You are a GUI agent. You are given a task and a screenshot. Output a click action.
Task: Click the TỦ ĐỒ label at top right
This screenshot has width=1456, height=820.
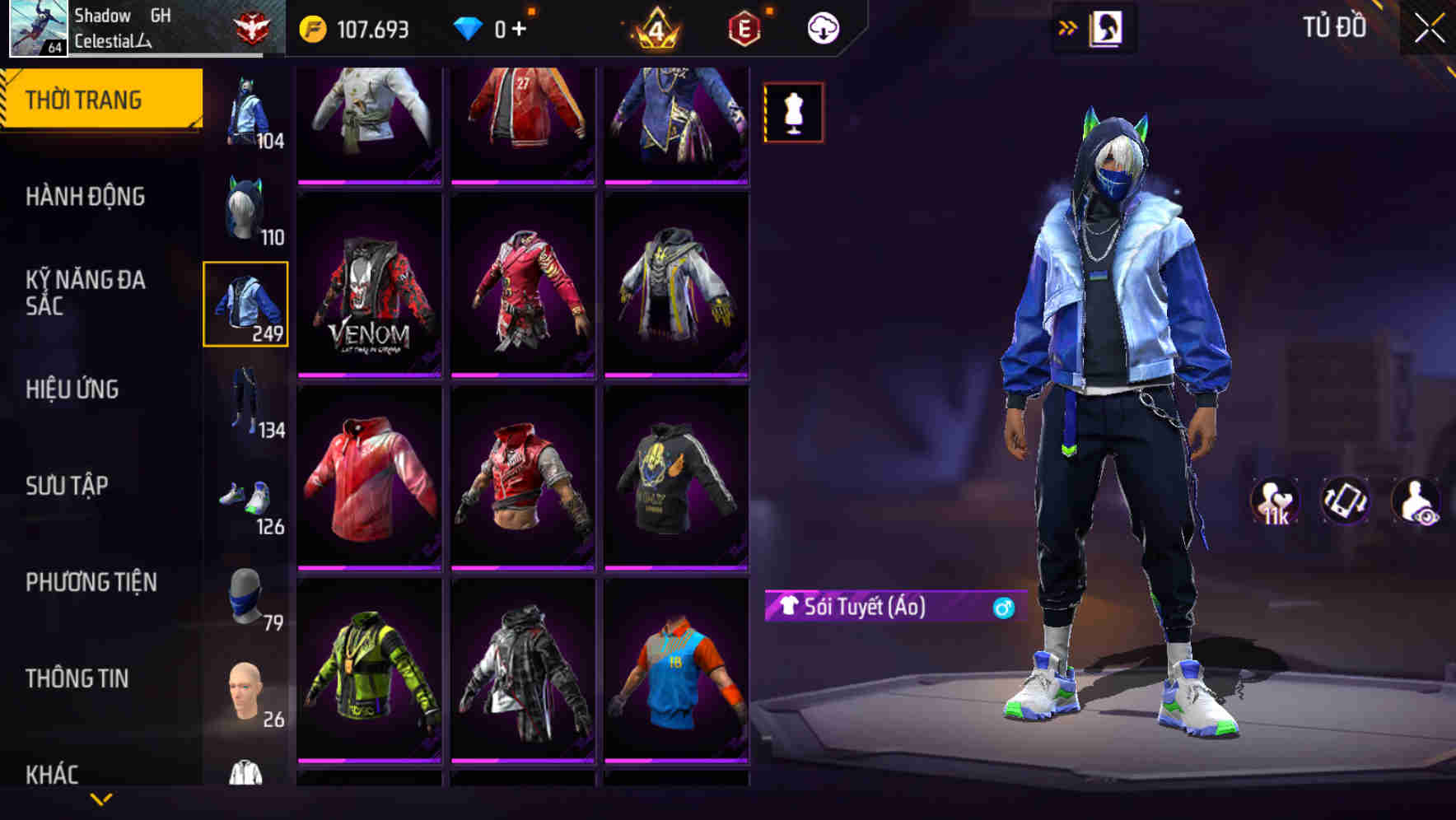coord(1334,27)
